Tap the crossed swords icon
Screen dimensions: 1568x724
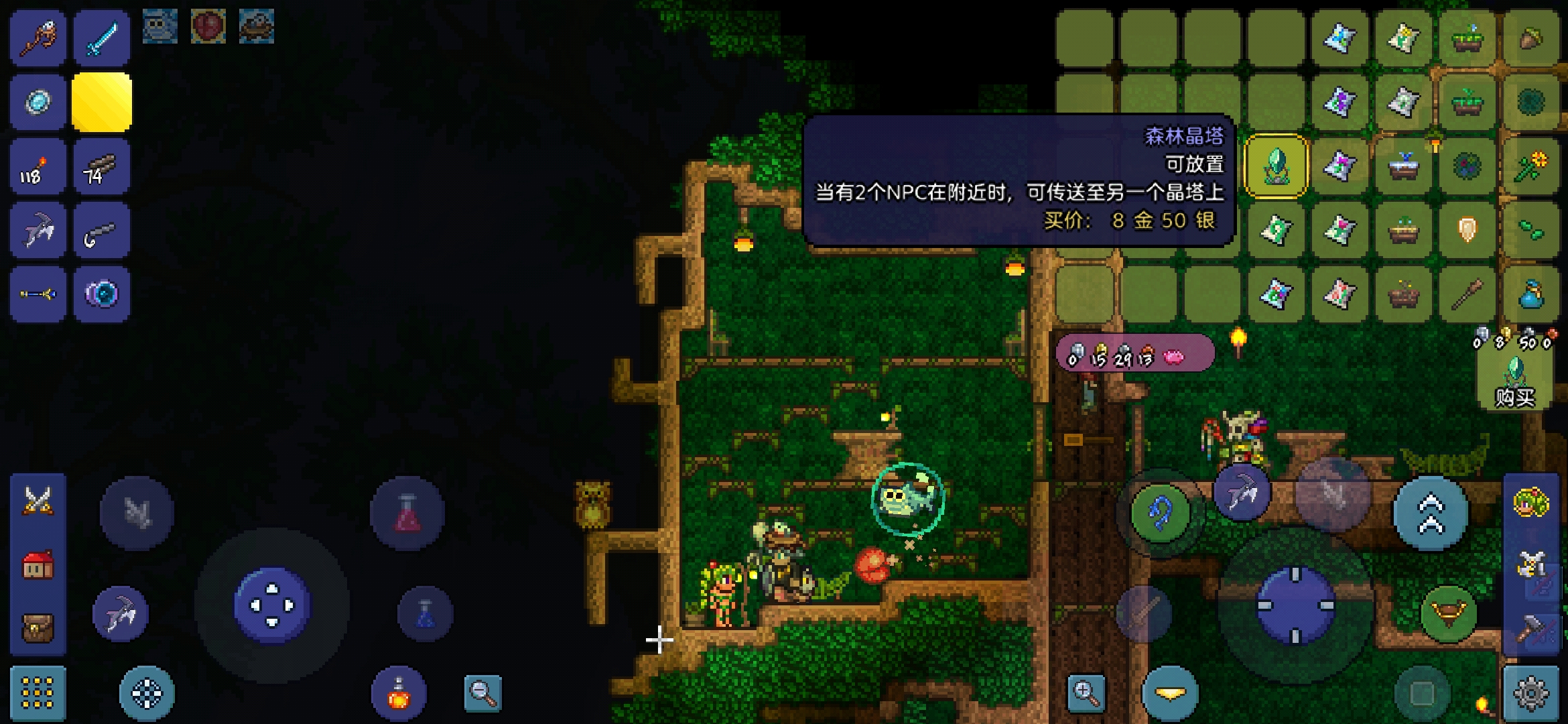point(38,501)
